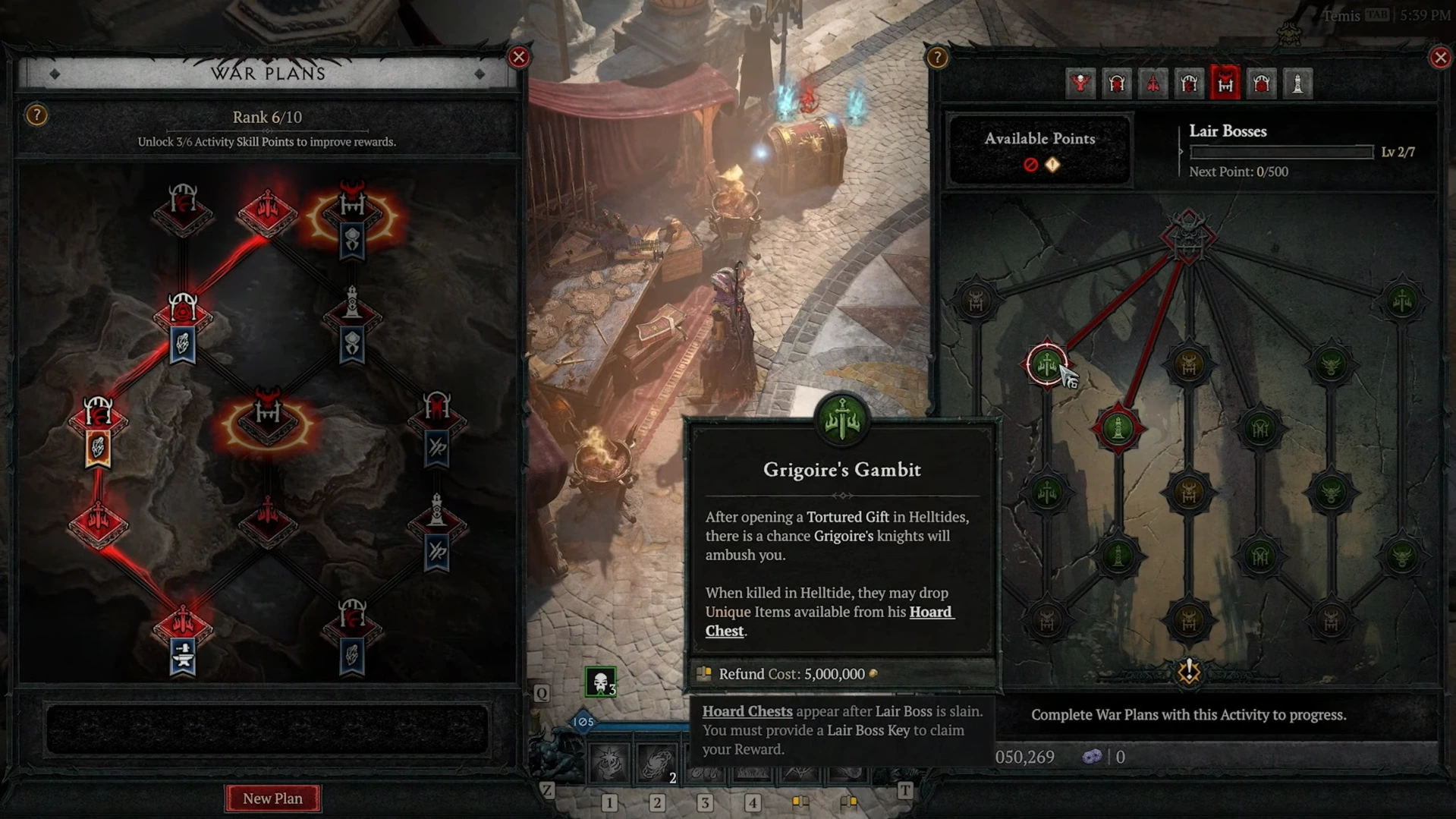
Task: Open the activity tree help question mark
Action: (x=937, y=58)
